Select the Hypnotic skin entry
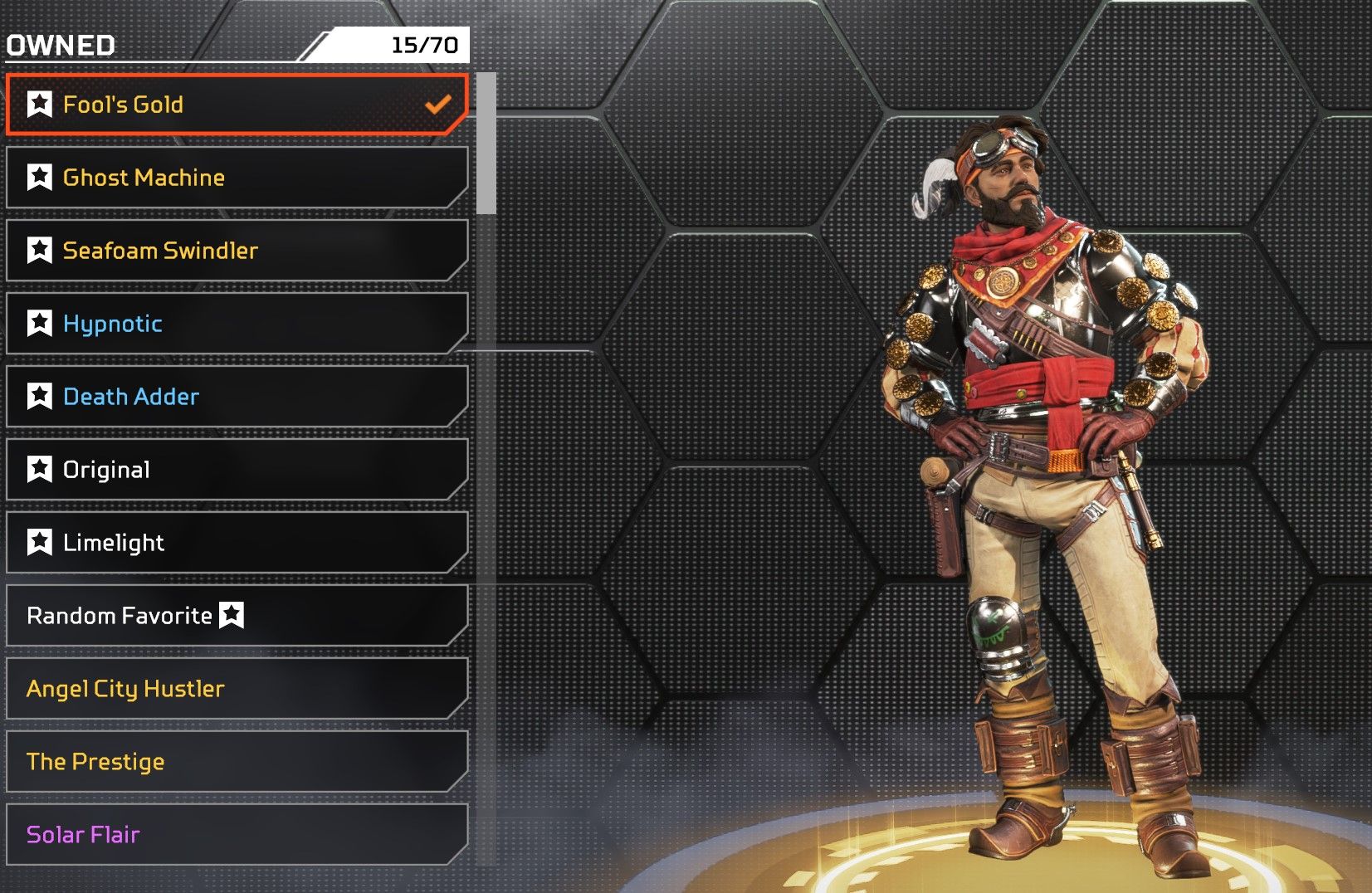1372x893 pixels. (237, 324)
